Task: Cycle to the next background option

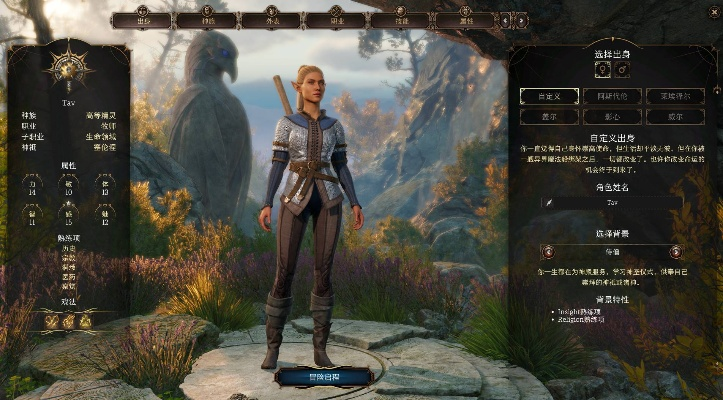Action: click(x=675, y=251)
